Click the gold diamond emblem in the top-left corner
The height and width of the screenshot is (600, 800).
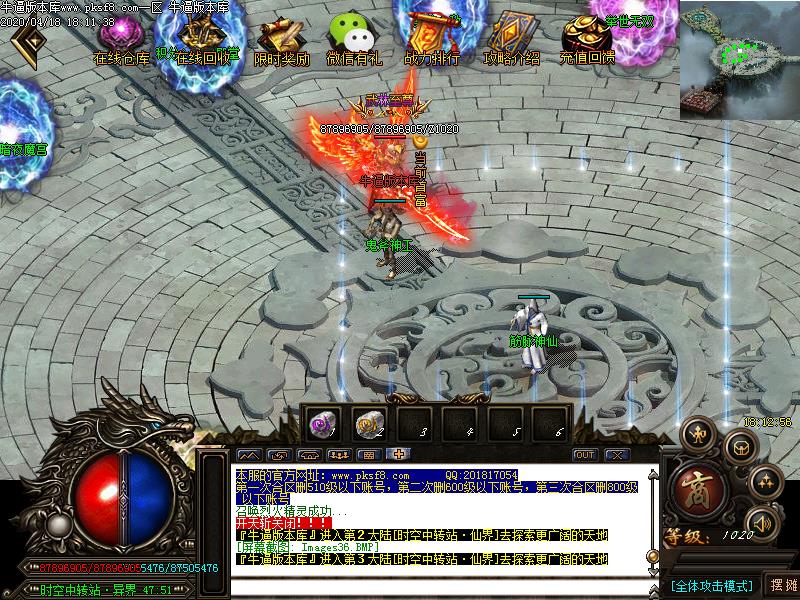point(30,41)
